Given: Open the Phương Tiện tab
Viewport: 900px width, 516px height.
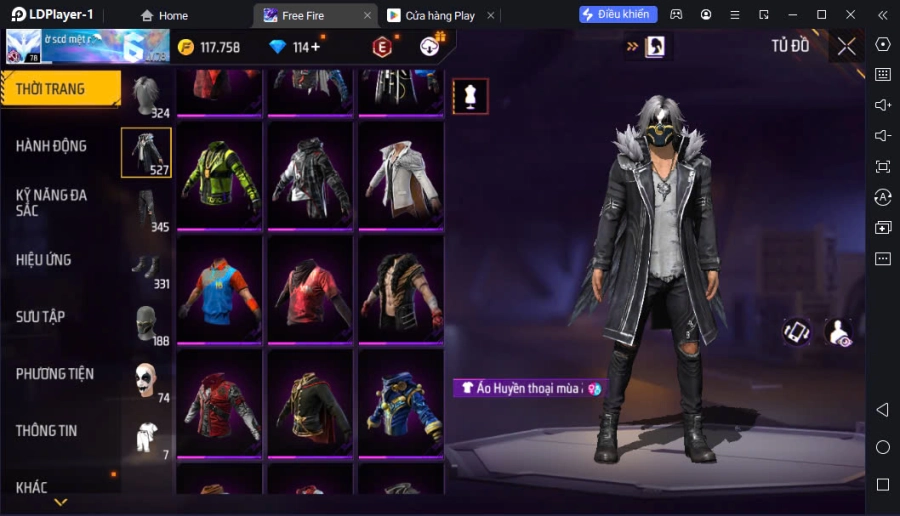Looking at the screenshot, I should tap(55, 374).
